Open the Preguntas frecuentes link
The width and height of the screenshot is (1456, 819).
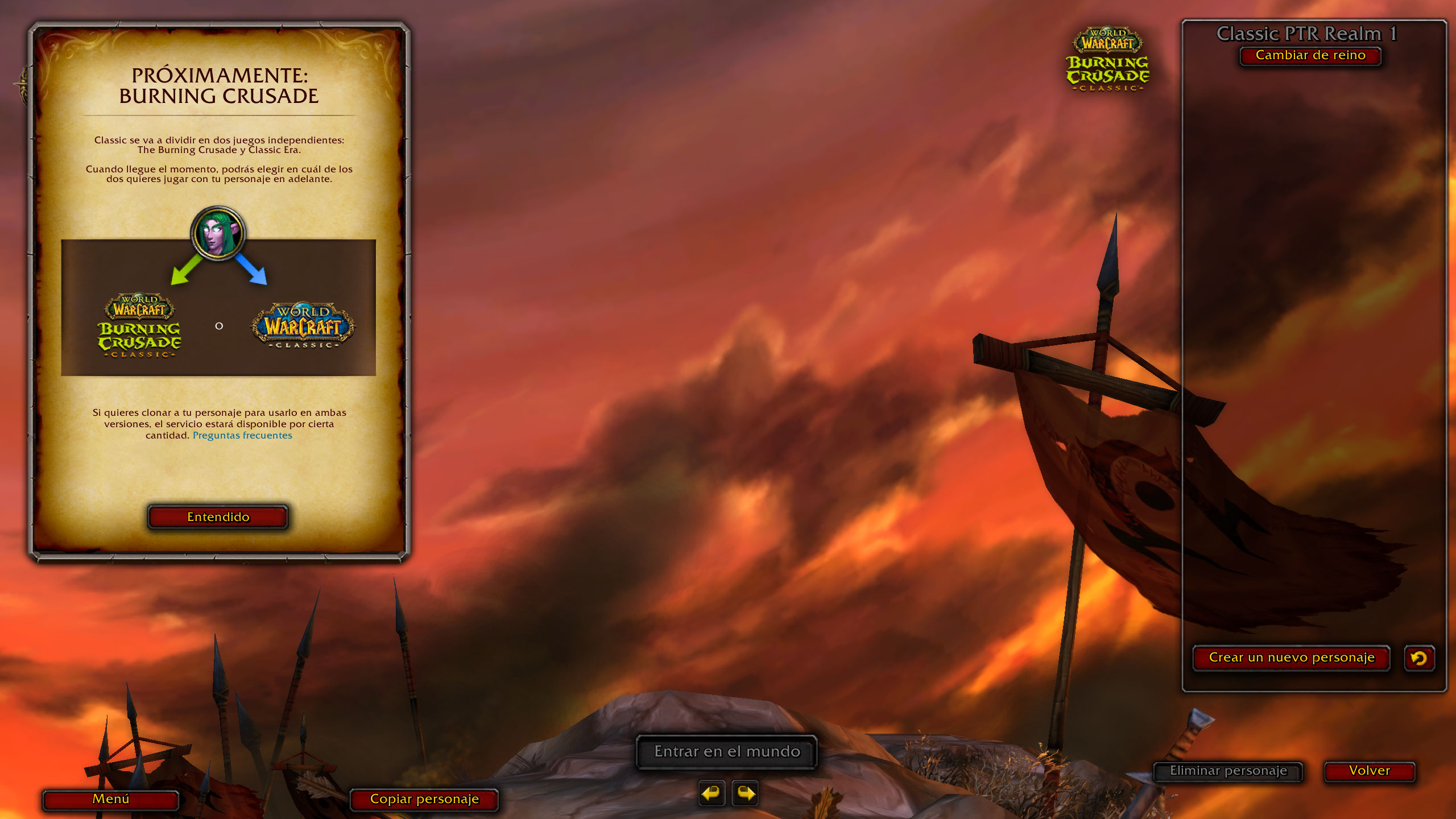pyautogui.click(x=242, y=436)
